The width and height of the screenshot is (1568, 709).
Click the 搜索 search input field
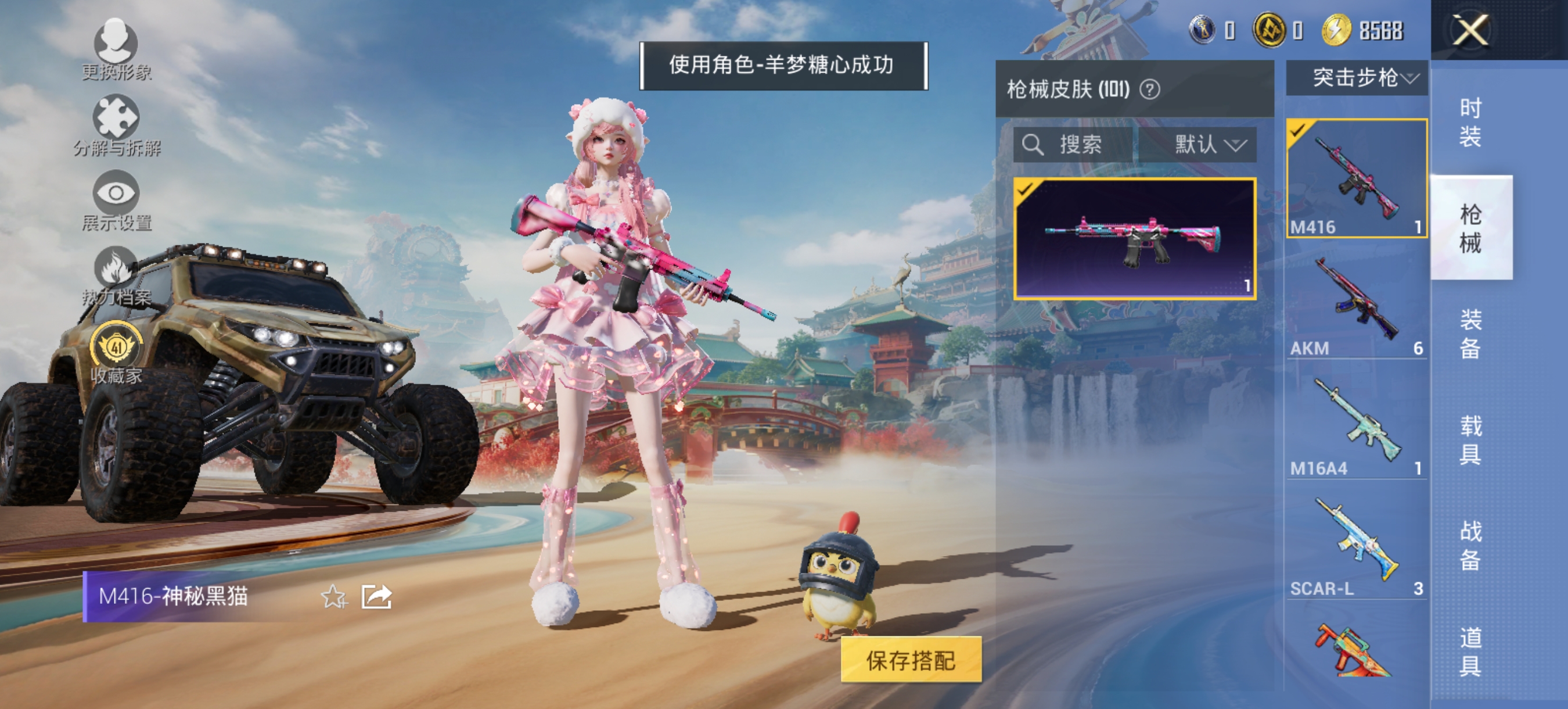1084,144
